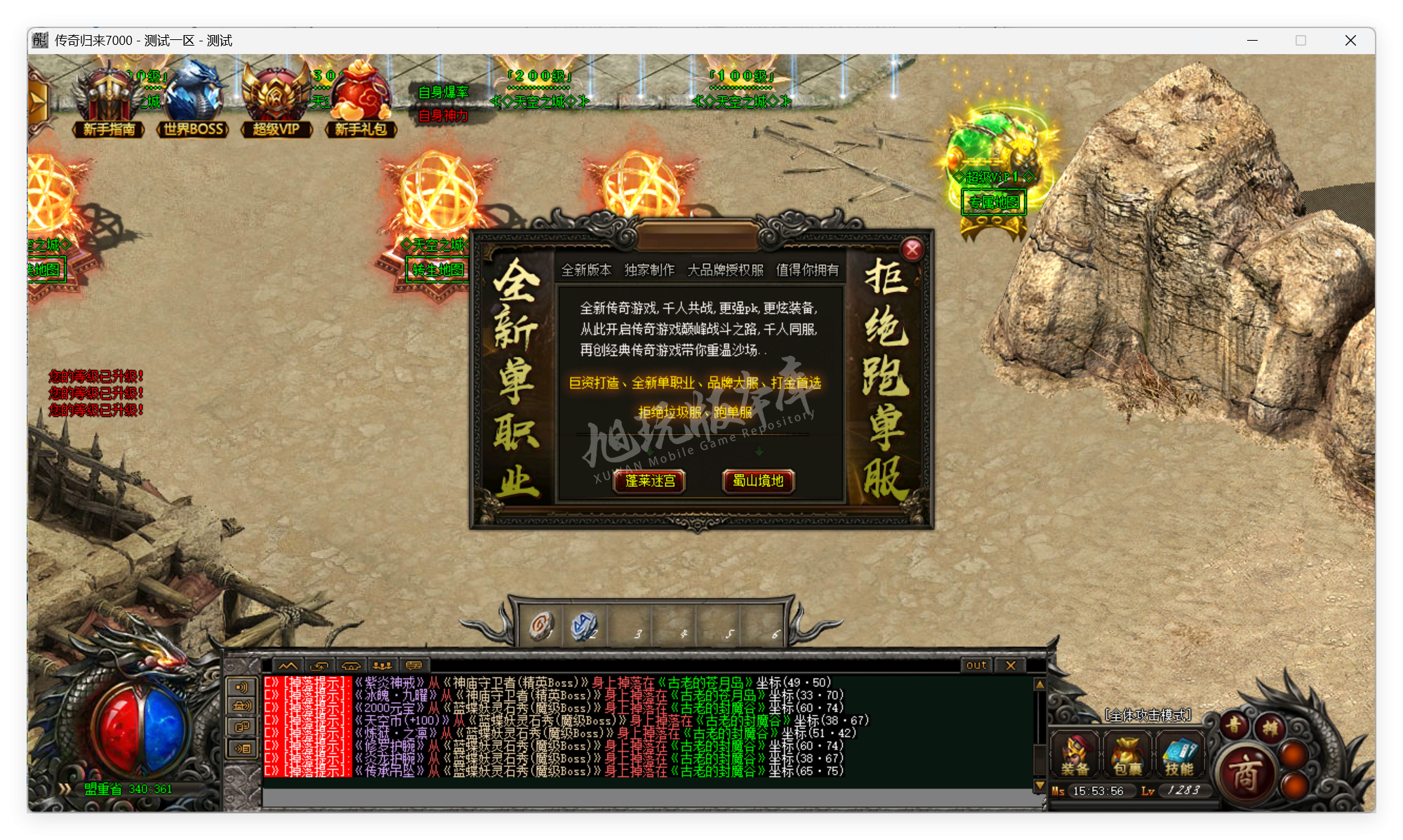Click the 摊 stall orb icon

click(x=1270, y=727)
